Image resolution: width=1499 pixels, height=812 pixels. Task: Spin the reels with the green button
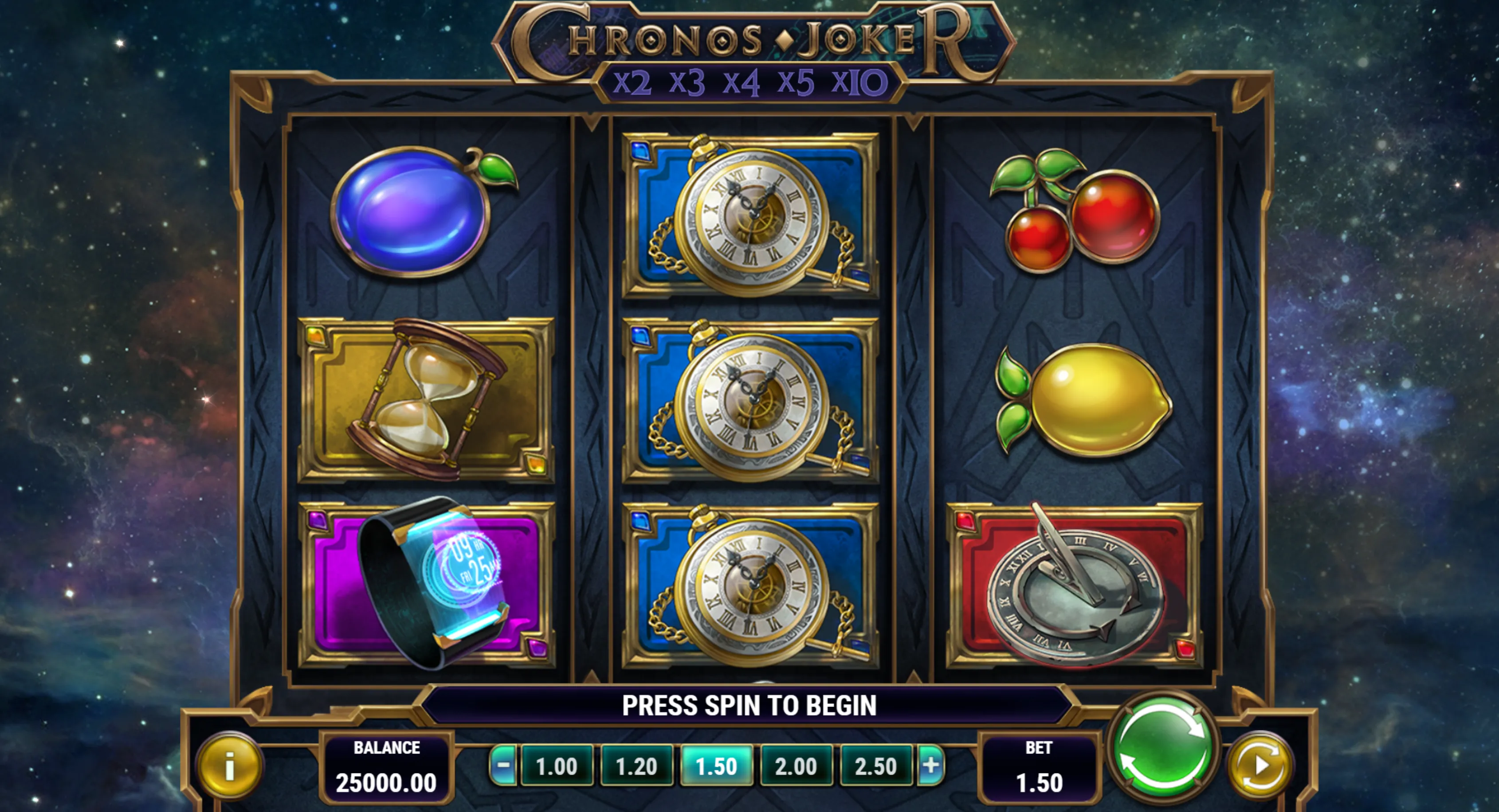(x=1164, y=746)
